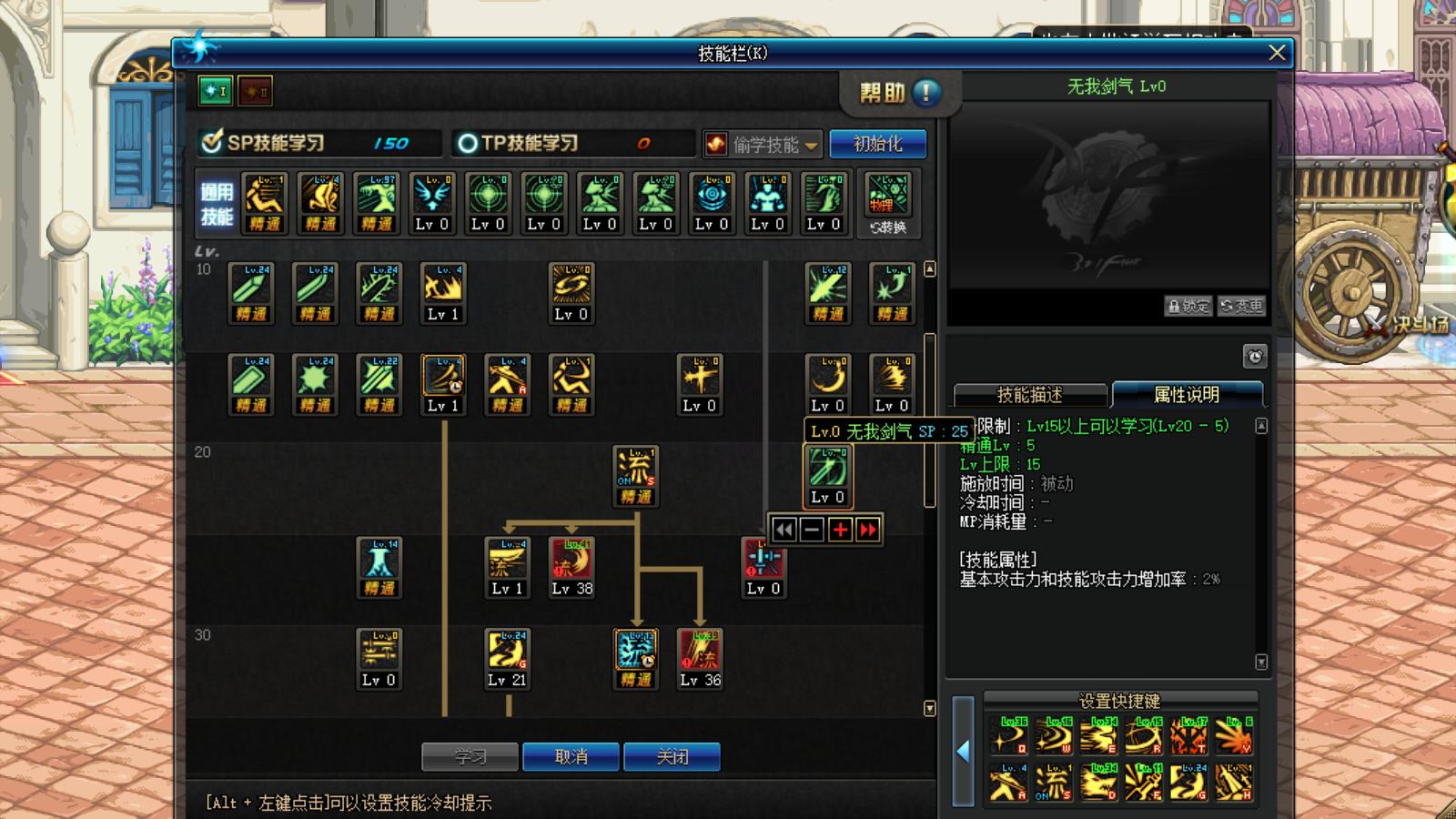Expand the shortcut panel with the blue arrow

pos(962,751)
